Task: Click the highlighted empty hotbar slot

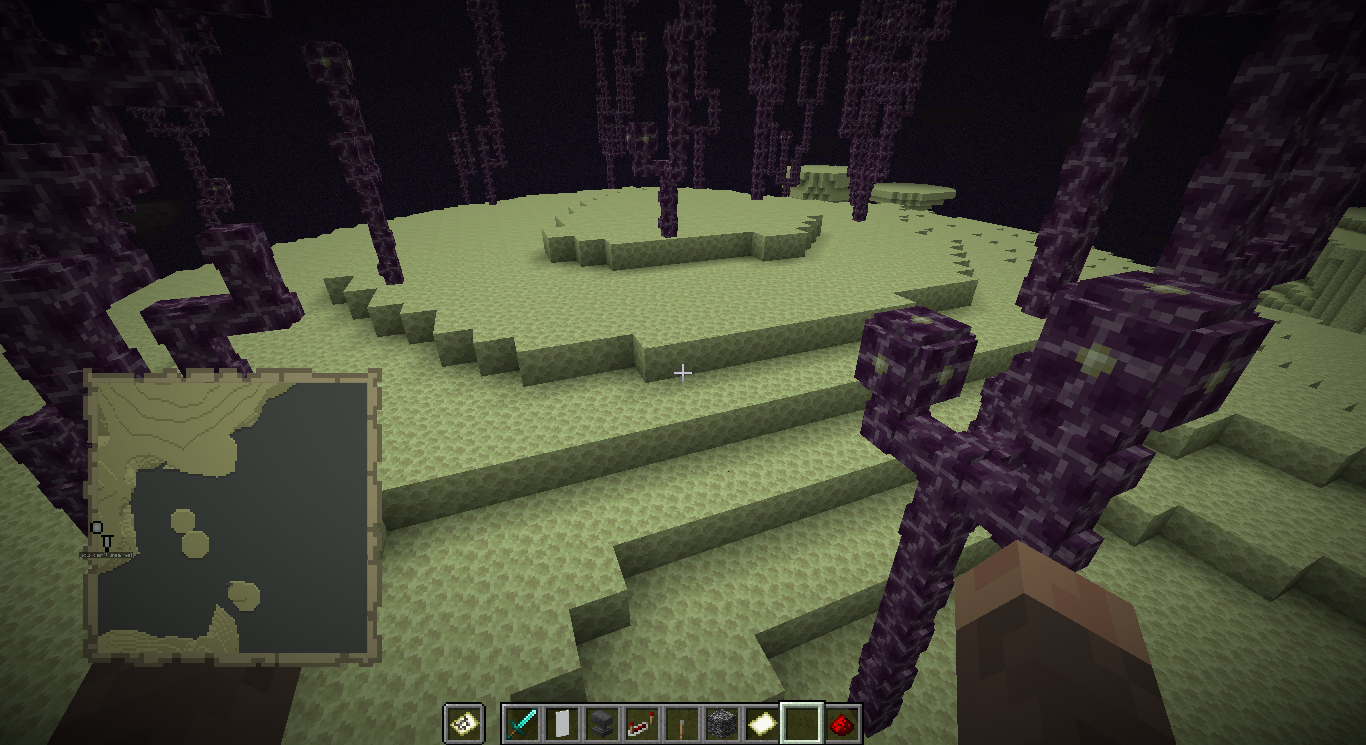Action: point(801,723)
